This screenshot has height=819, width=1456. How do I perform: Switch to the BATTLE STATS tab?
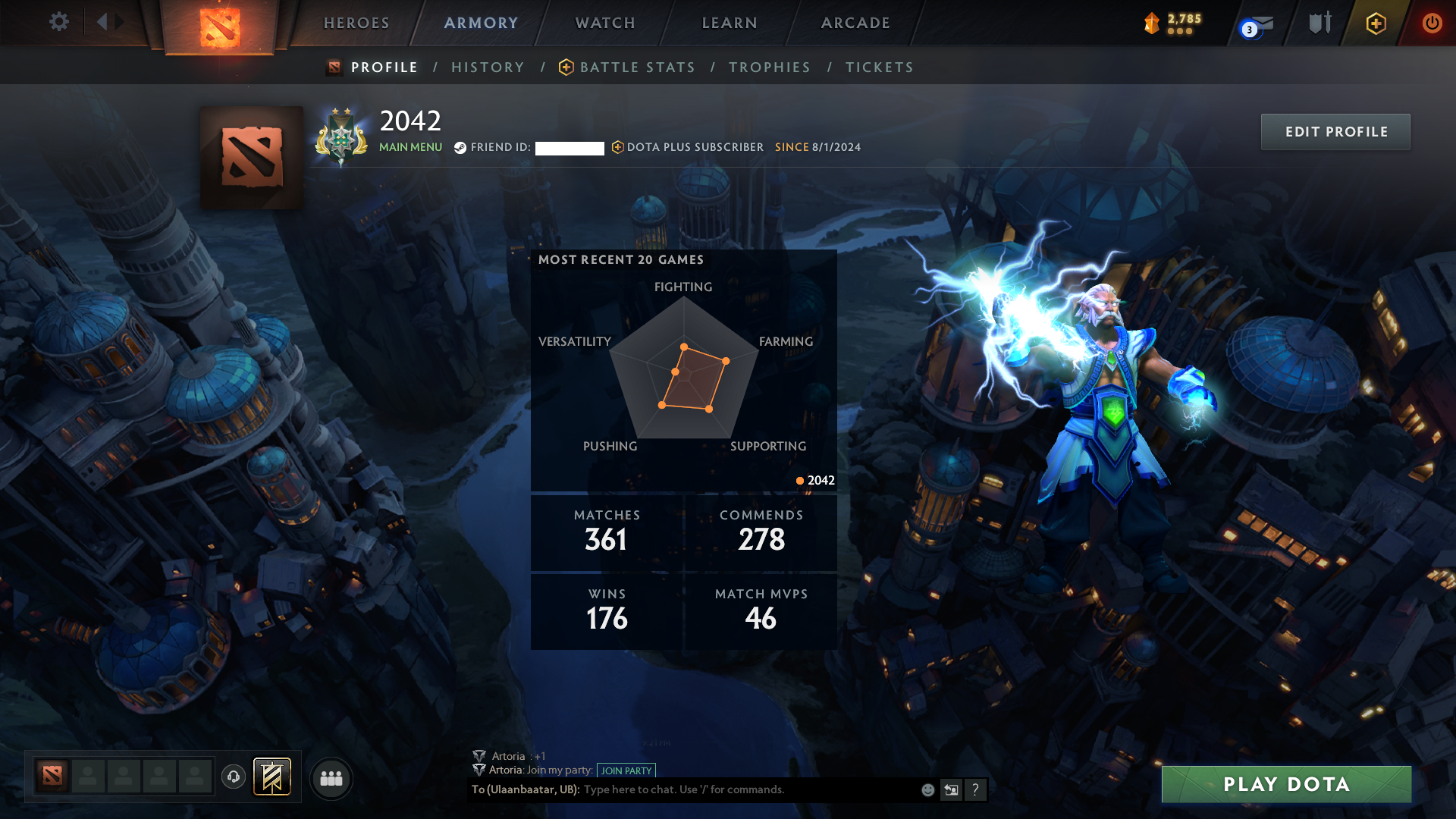point(637,67)
